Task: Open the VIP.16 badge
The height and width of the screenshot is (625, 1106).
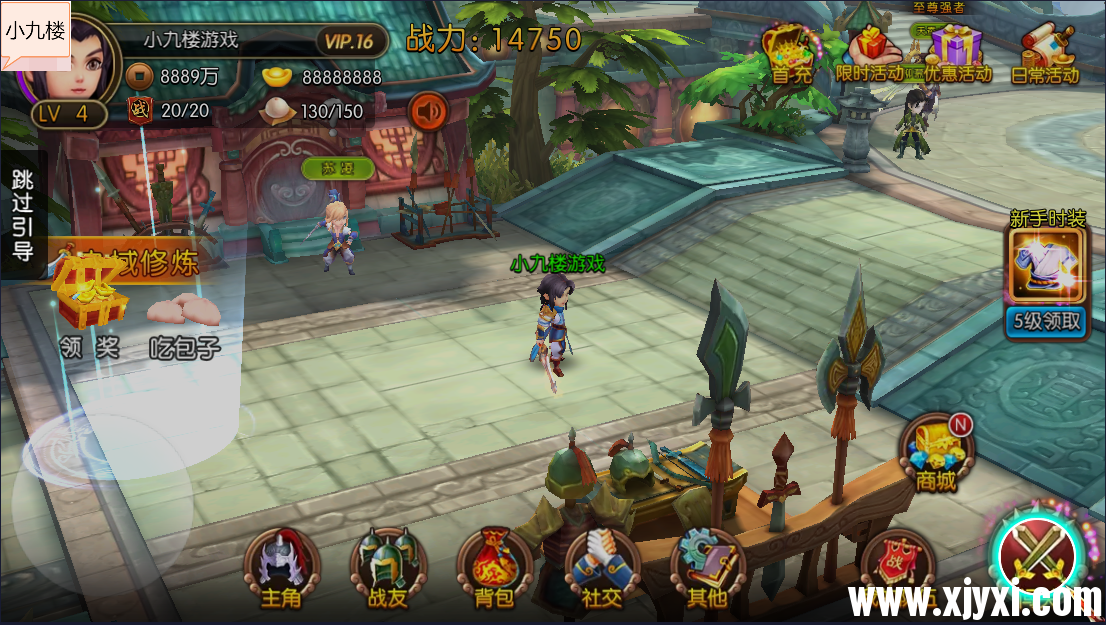Action: (350, 41)
